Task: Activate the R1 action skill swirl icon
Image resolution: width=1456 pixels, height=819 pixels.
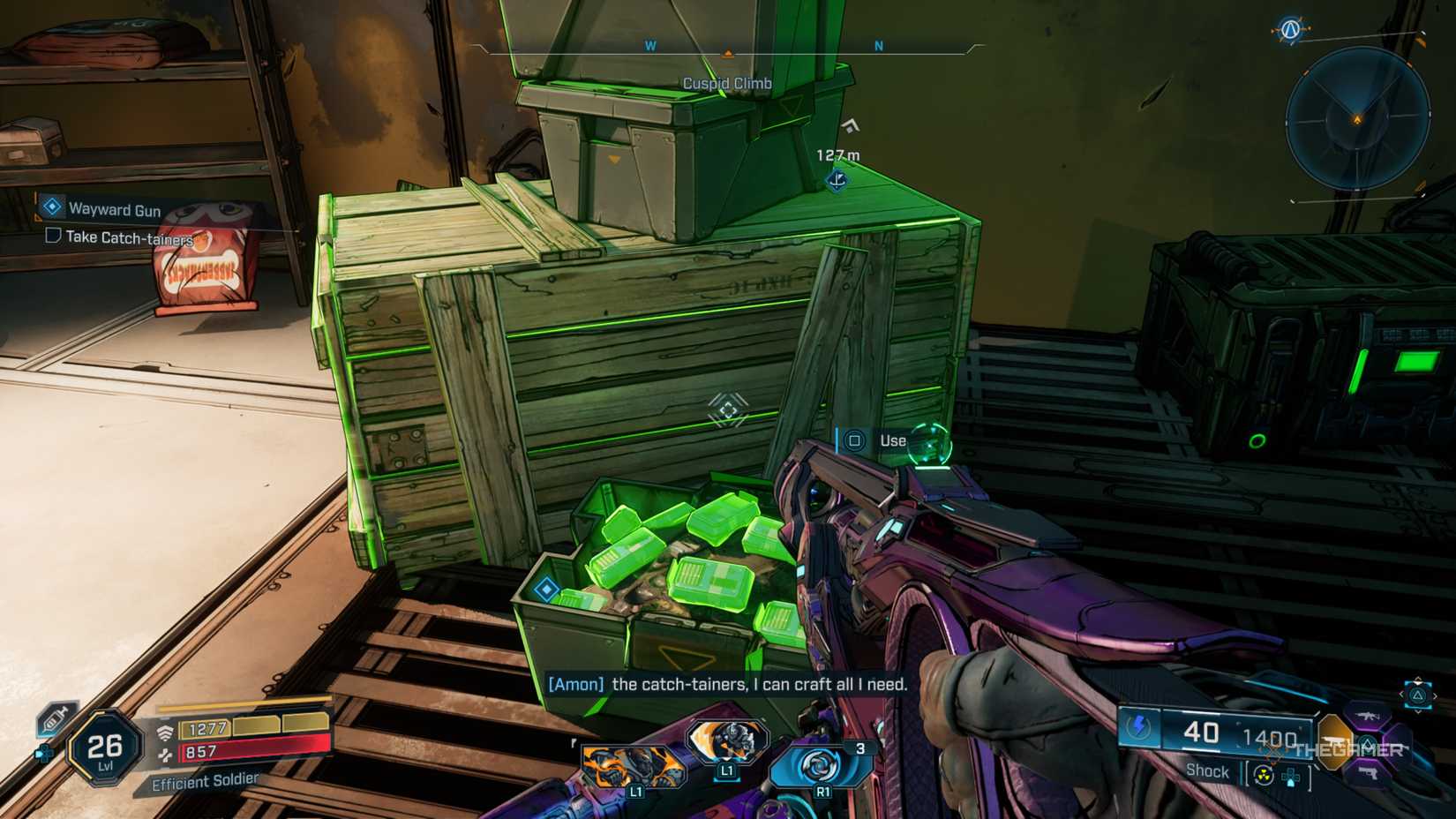Action: click(x=821, y=766)
